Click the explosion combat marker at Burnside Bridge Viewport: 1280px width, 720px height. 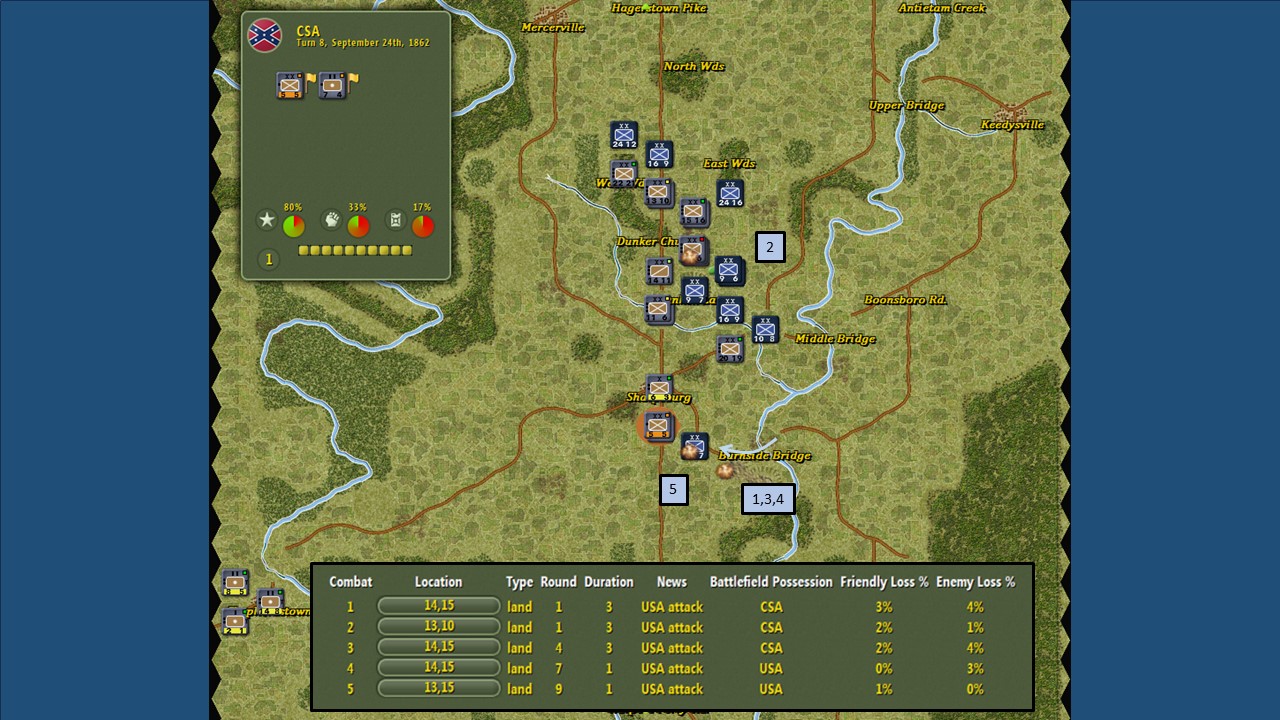pyautogui.click(x=724, y=470)
